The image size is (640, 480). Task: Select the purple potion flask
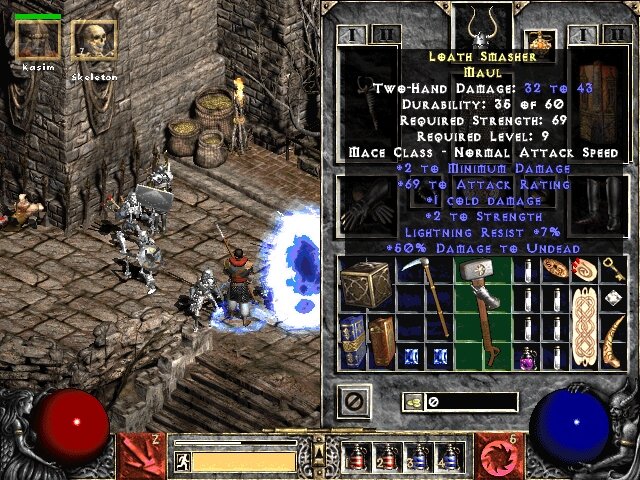click(528, 357)
